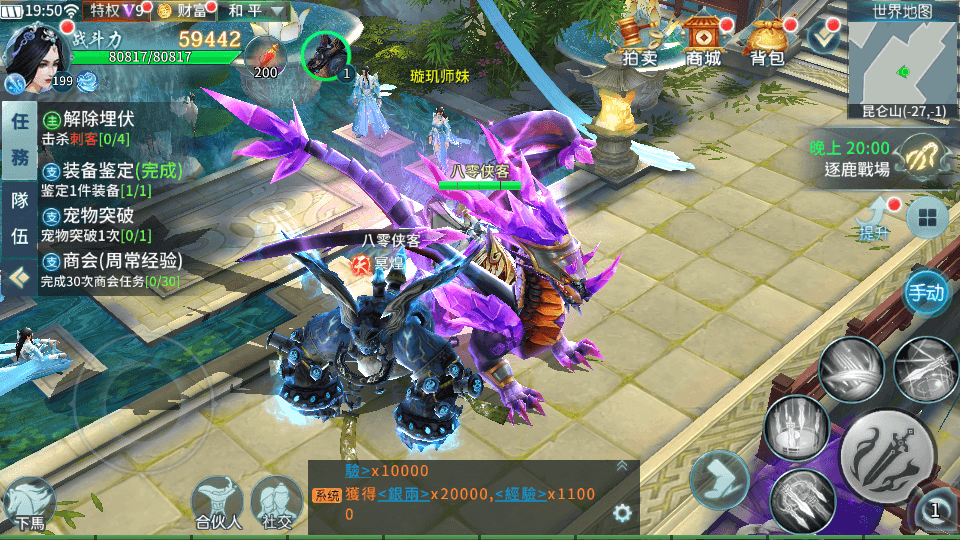
Task: Open the 和平 combat mode dropdown
Action: (x=253, y=11)
